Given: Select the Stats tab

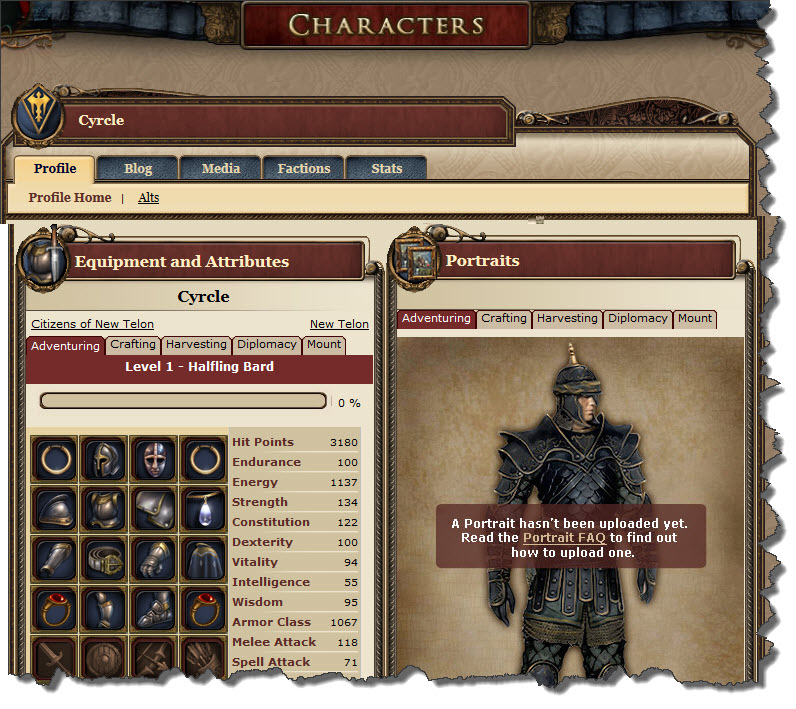Looking at the screenshot, I should 386,168.
